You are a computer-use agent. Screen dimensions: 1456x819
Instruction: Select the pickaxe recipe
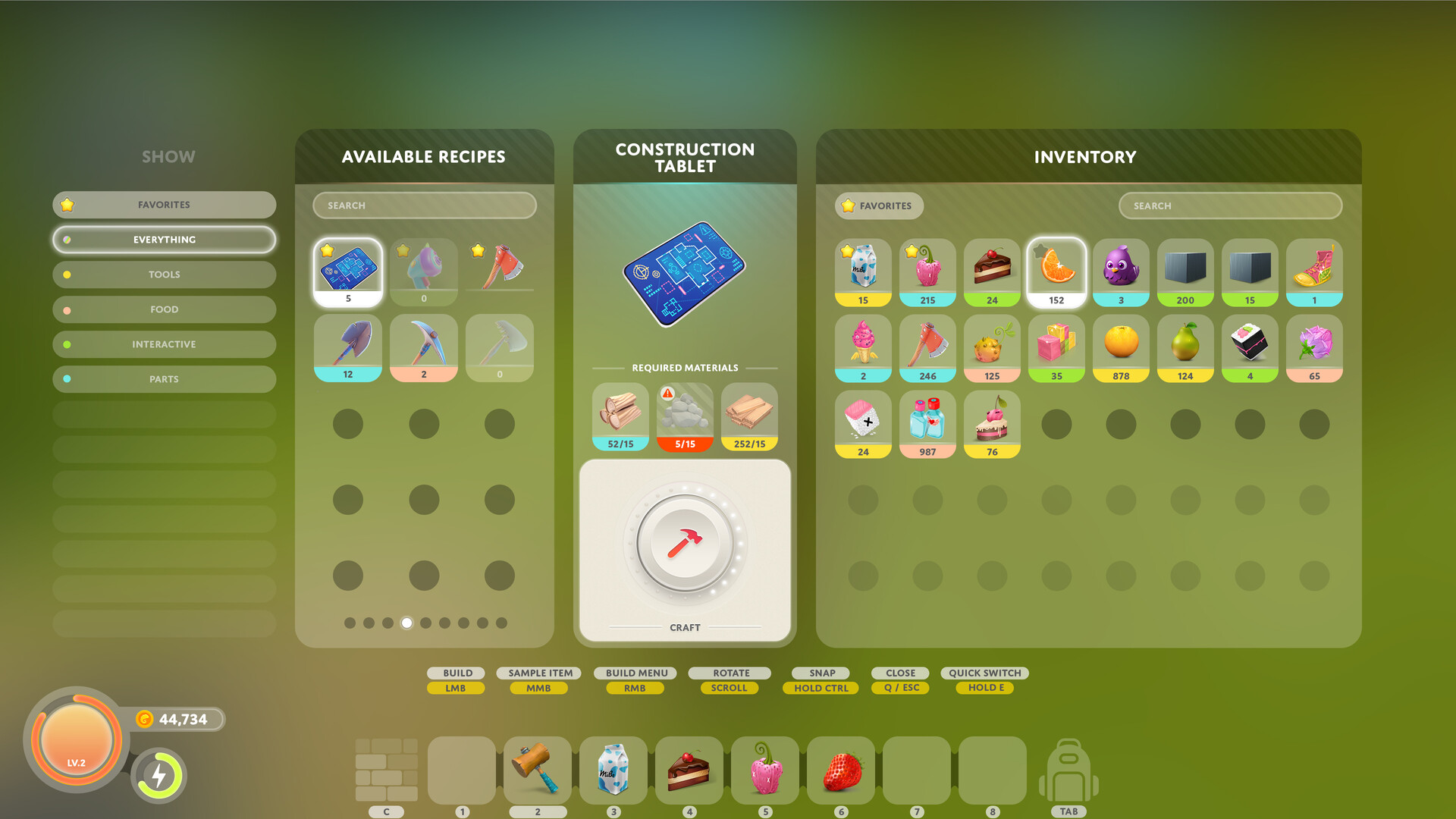tap(423, 347)
